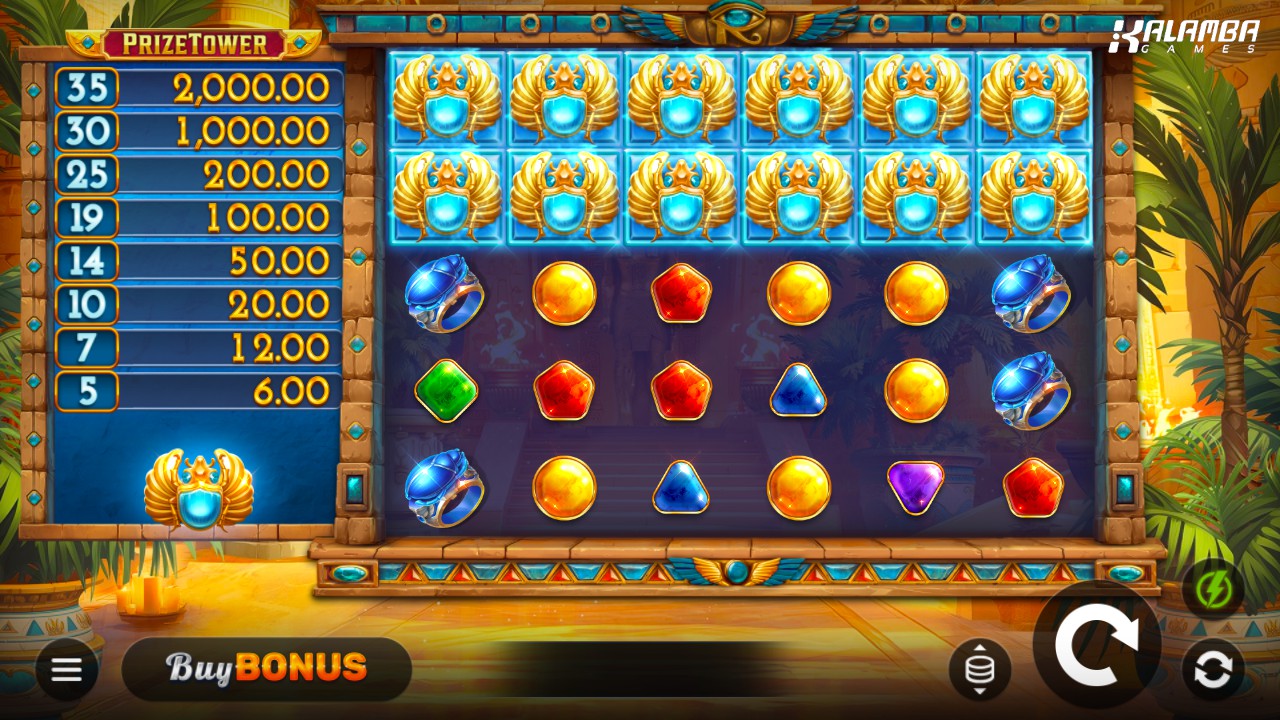Toggle the green lightning turbo mode
Image resolution: width=1280 pixels, height=720 pixels.
(1213, 589)
